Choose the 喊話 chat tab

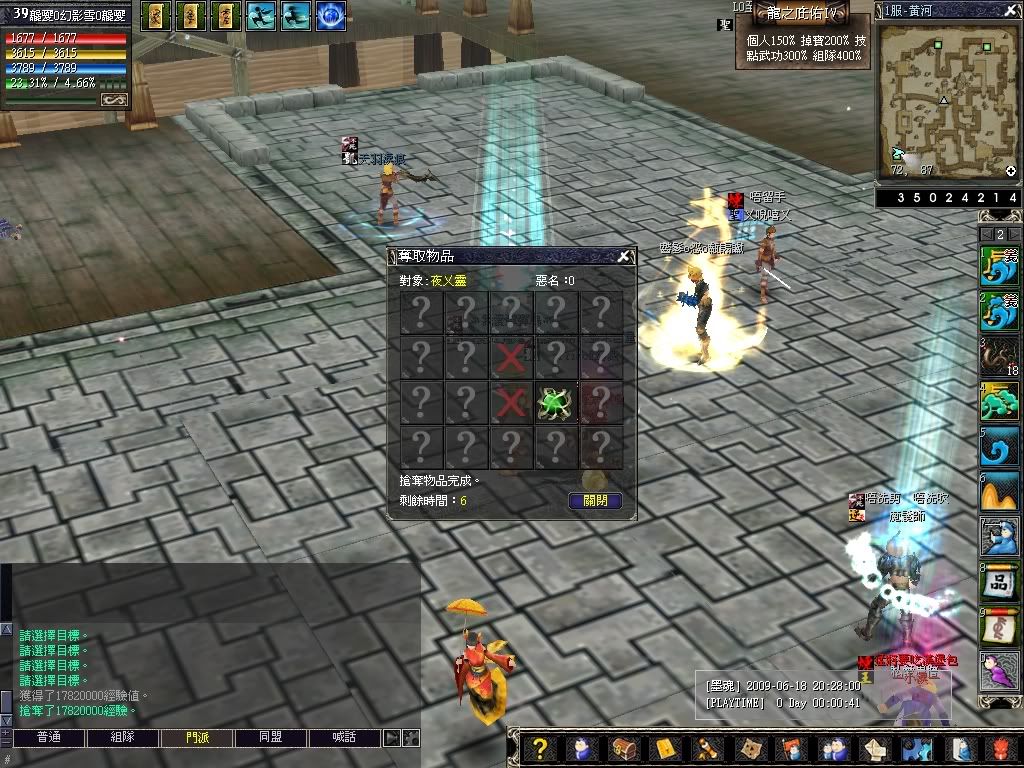(x=345, y=738)
